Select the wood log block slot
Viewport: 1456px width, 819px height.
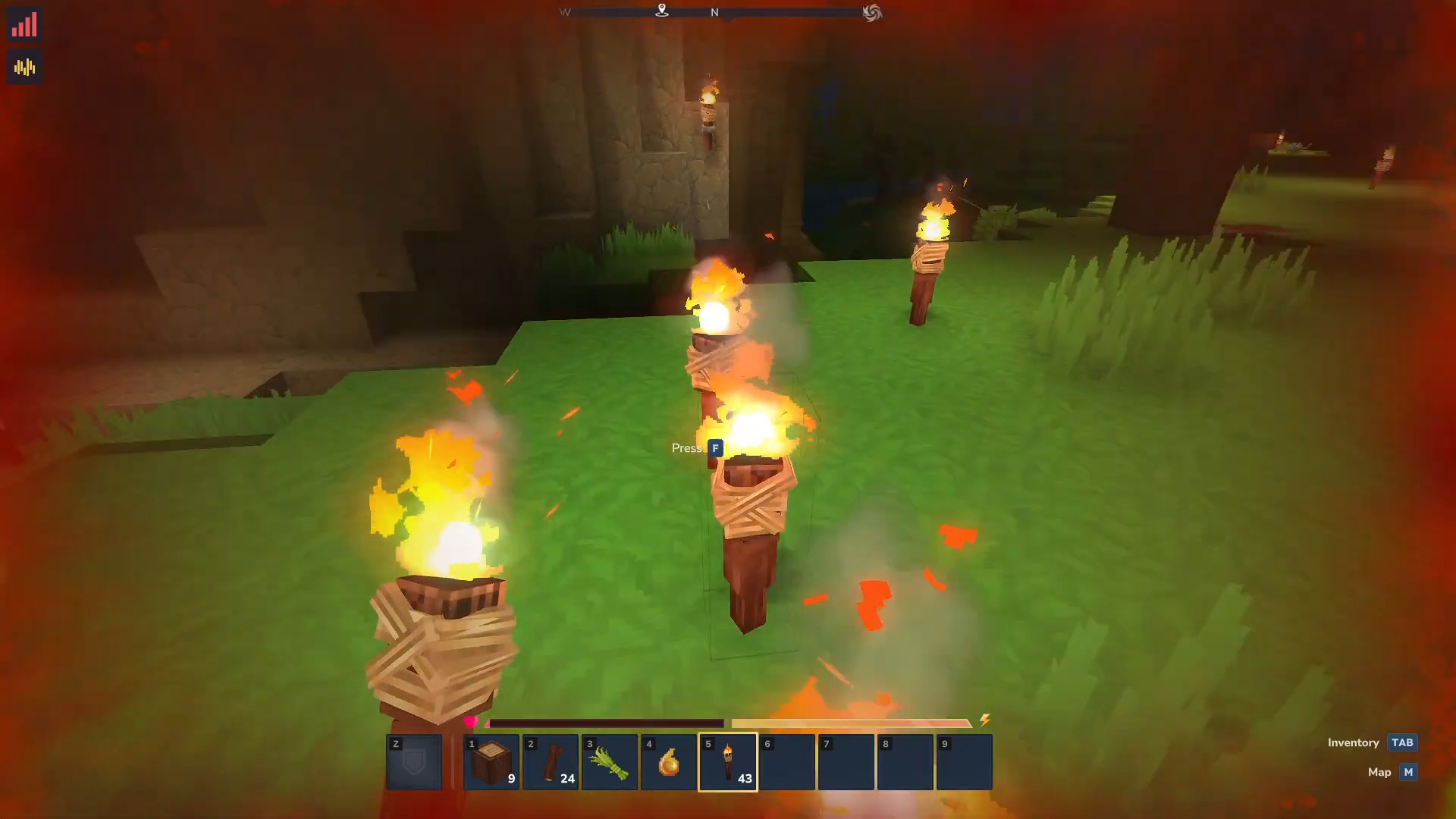pyautogui.click(x=491, y=761)
